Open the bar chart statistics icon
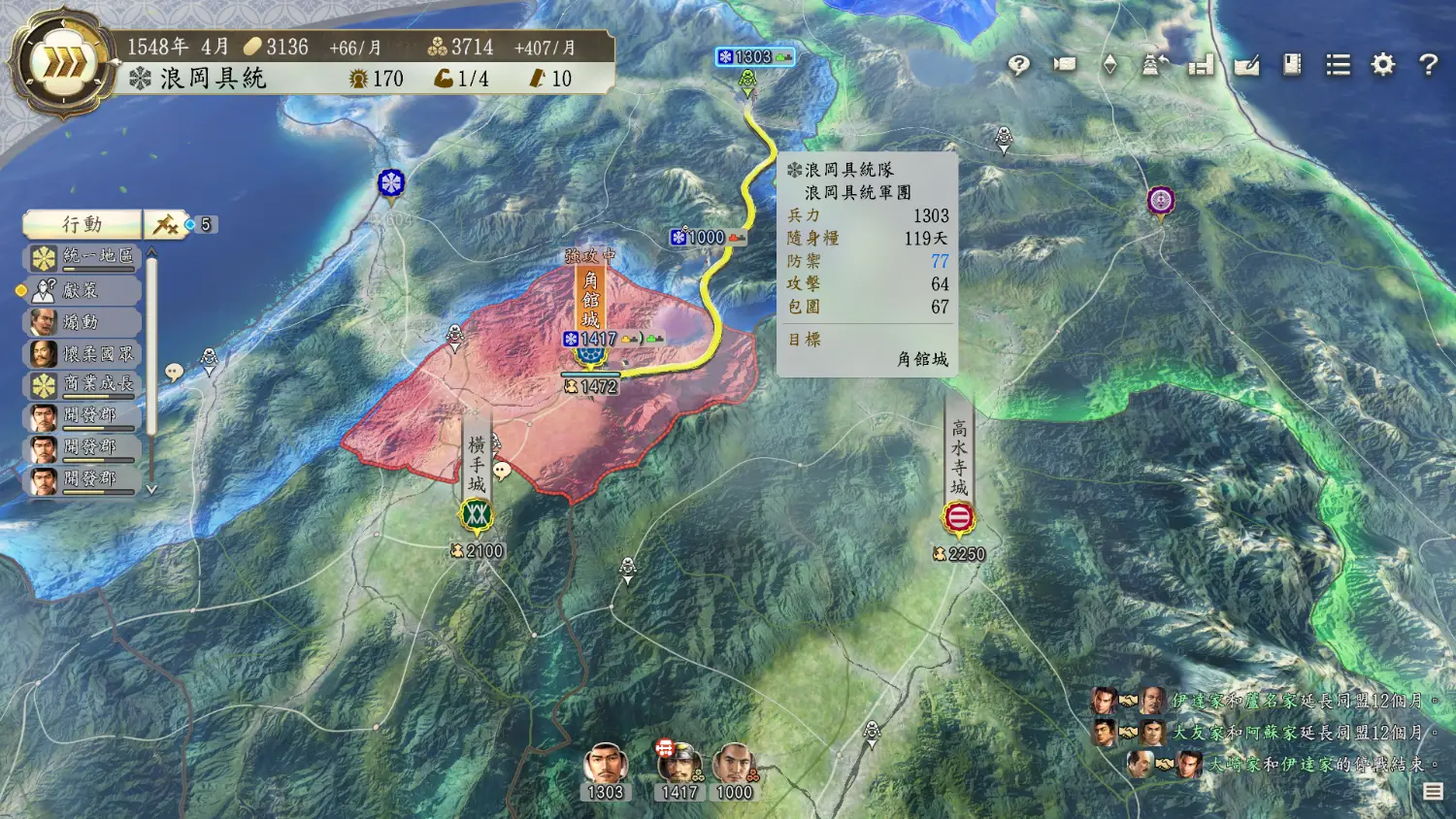Viewport: 1456px width, 819px height. pos(1201,65)
